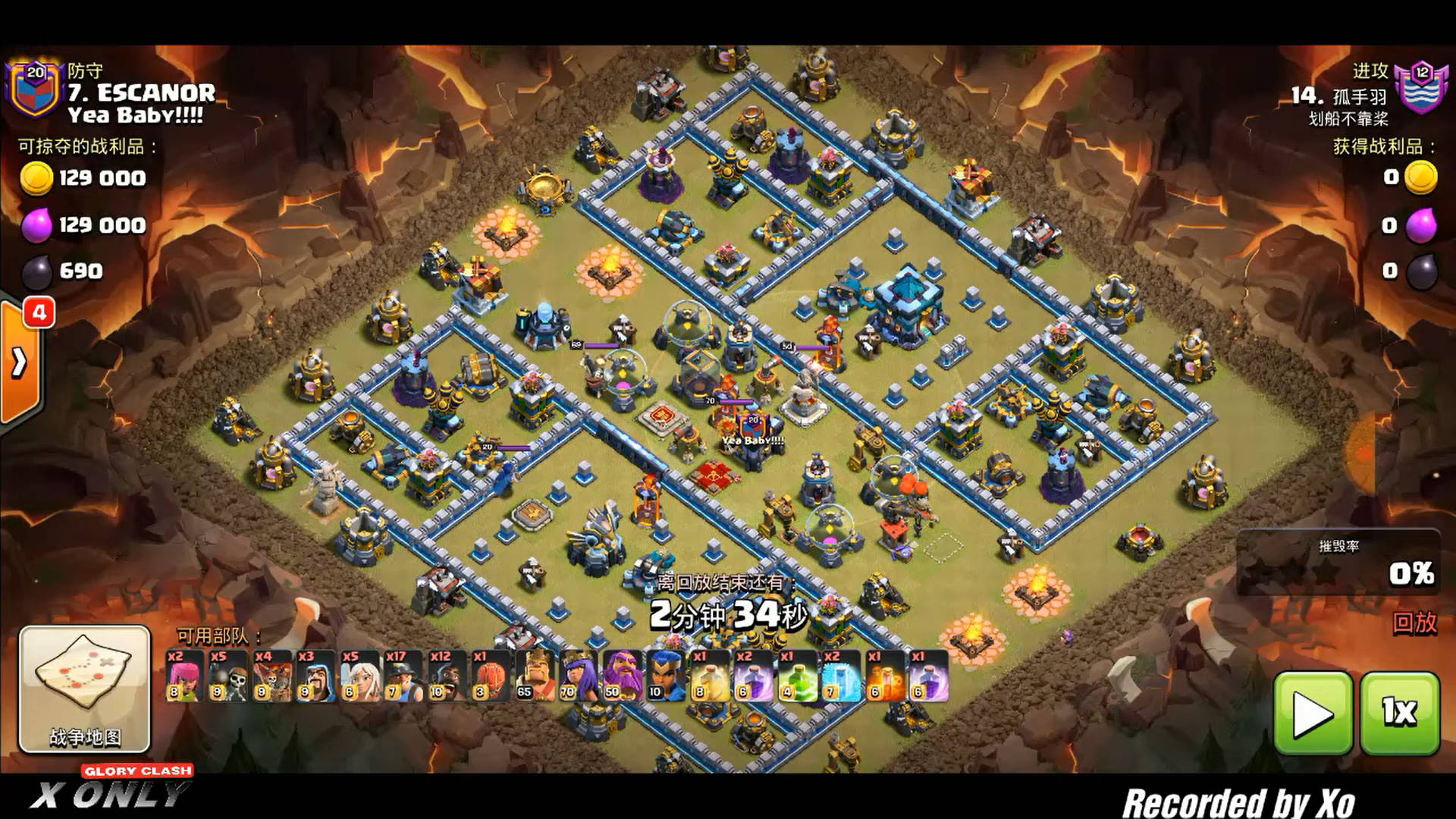Select the yellow Healing spell
Image resolution: width=1456 pixels, height=819 pixels.
pyautogui.click(x=711, y=675)
